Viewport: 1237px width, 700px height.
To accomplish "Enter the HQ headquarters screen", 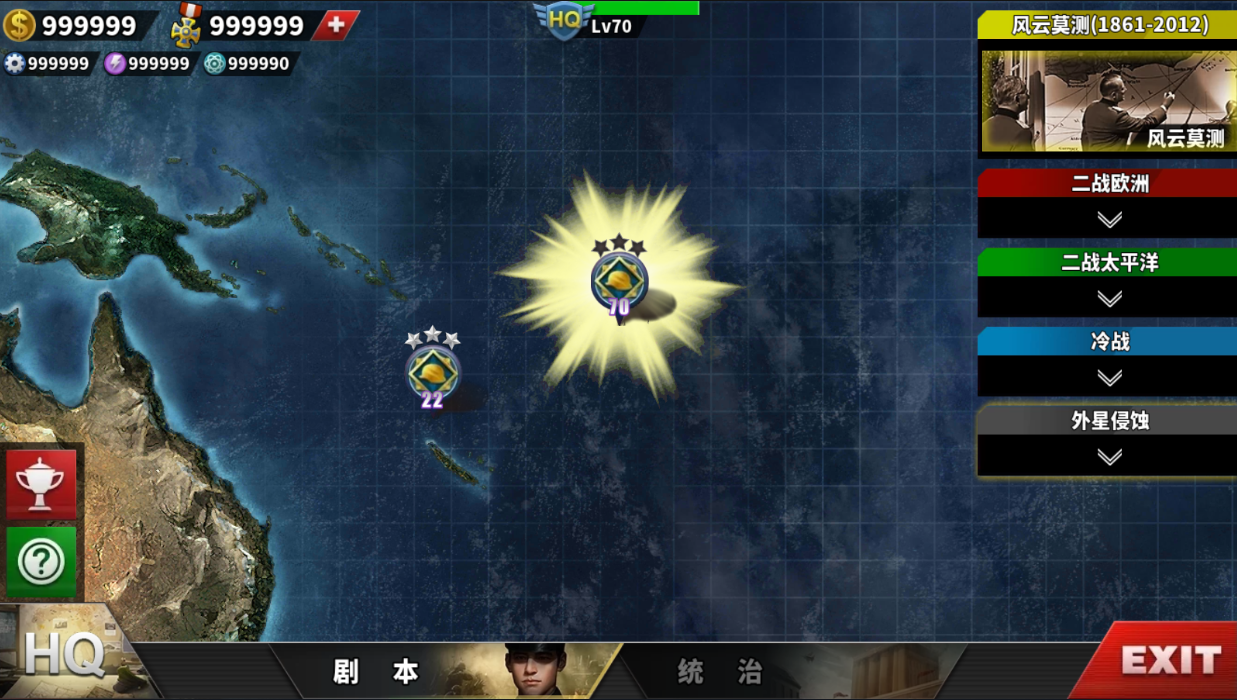I will [x=64, y=656].
